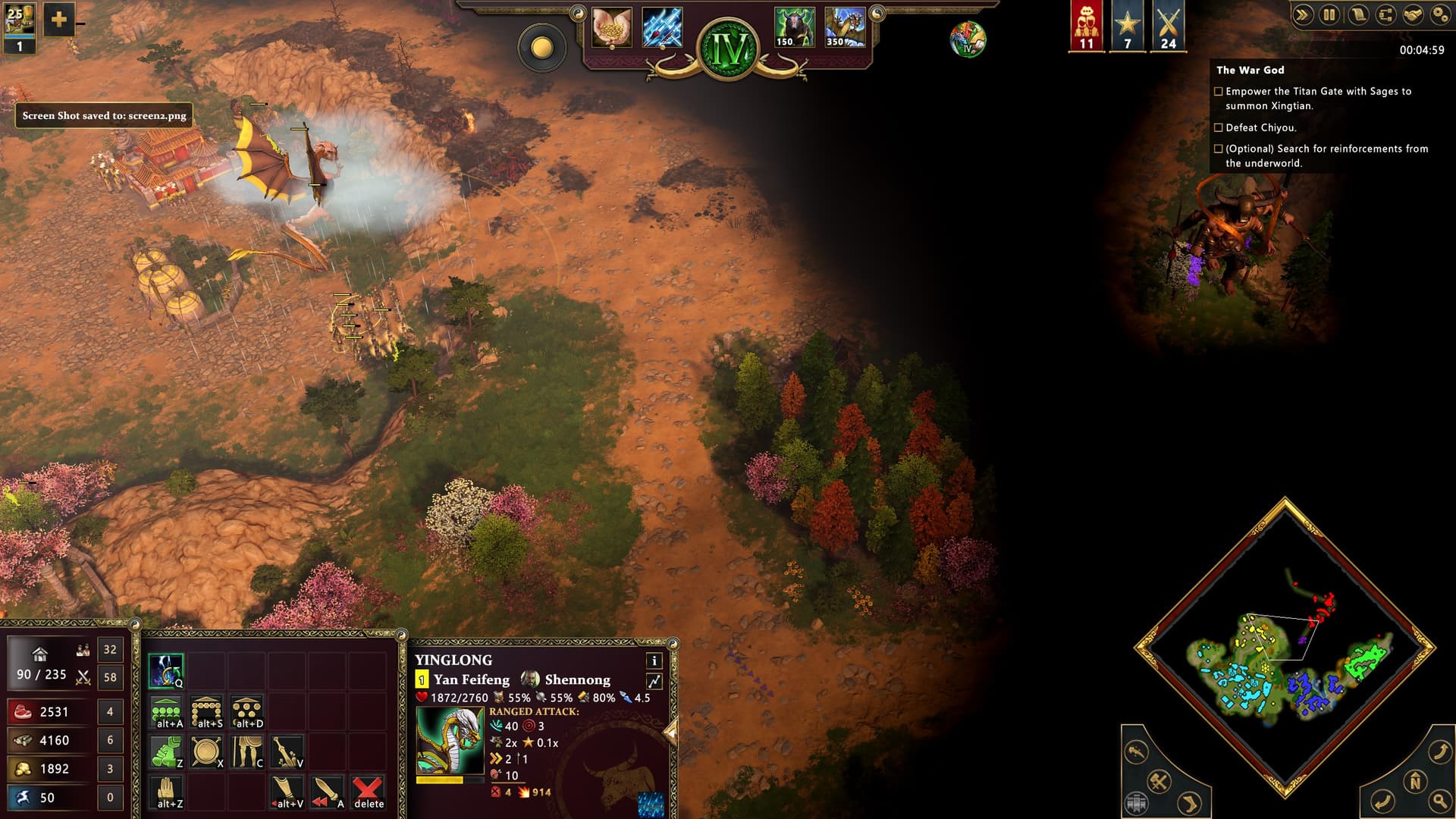Open the diplomacy handshake panel
The width and height of the screenshot is (1456, 819).
click(x=1412, y=15)
